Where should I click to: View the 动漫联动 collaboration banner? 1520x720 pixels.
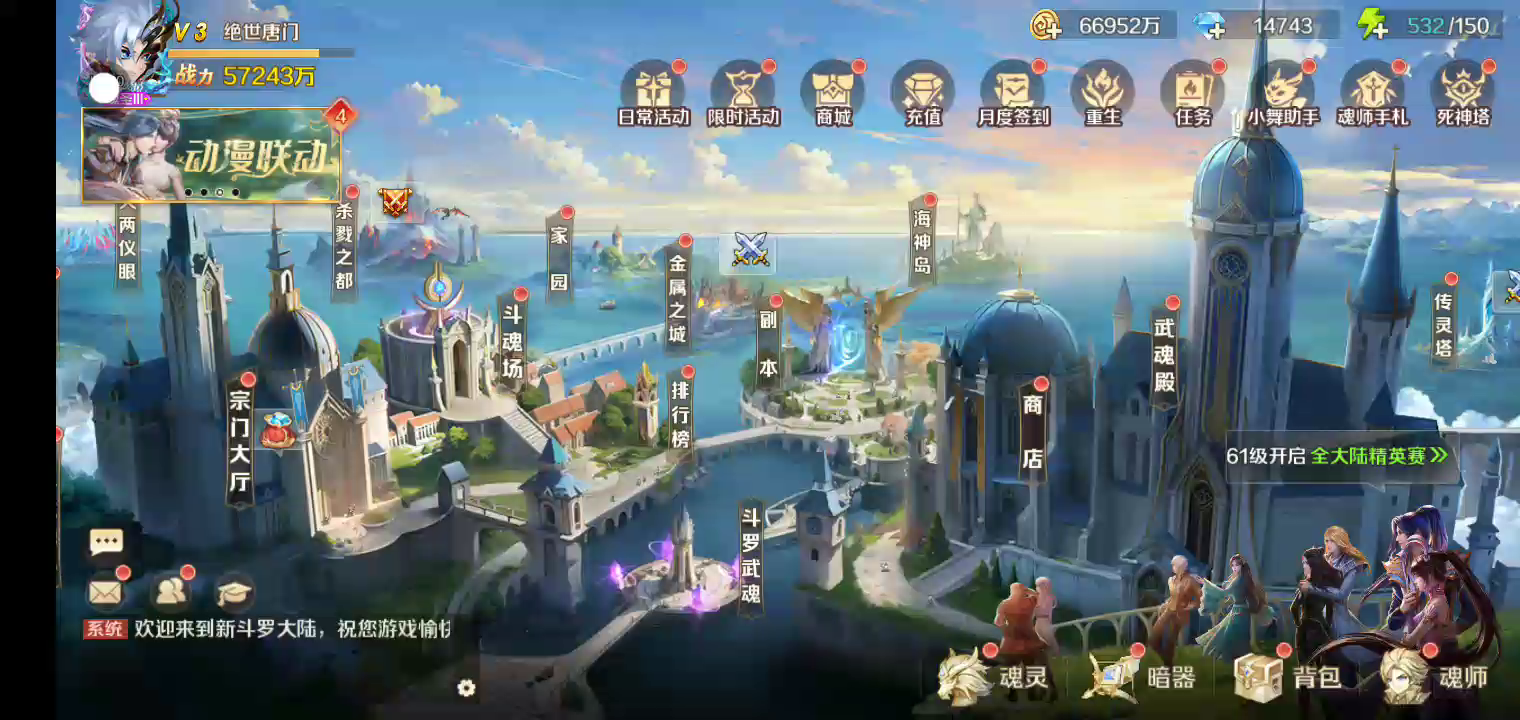pyautogui.click(x=212, y=156)
